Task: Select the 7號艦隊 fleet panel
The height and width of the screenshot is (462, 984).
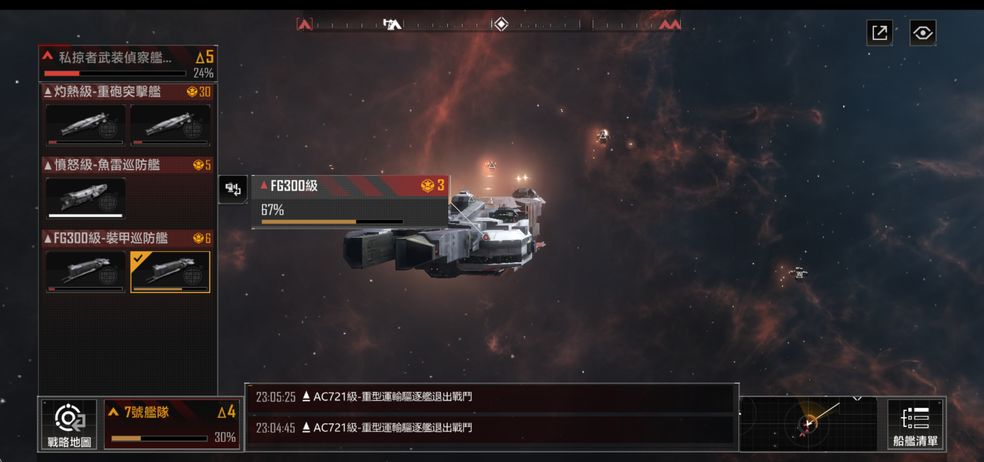Action: pyautogui.click(x=172, y=424)
